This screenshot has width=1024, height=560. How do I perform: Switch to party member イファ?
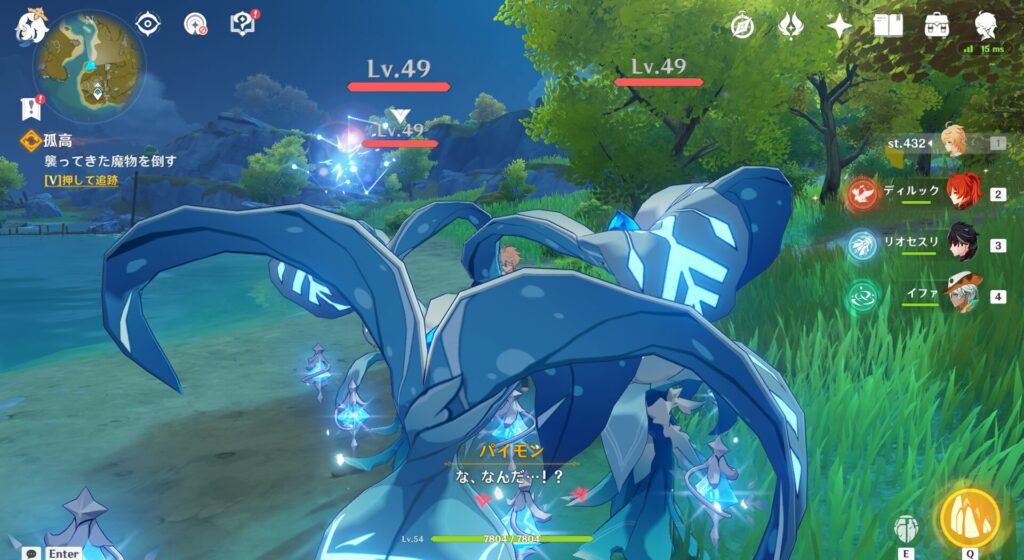coord(962,295)
